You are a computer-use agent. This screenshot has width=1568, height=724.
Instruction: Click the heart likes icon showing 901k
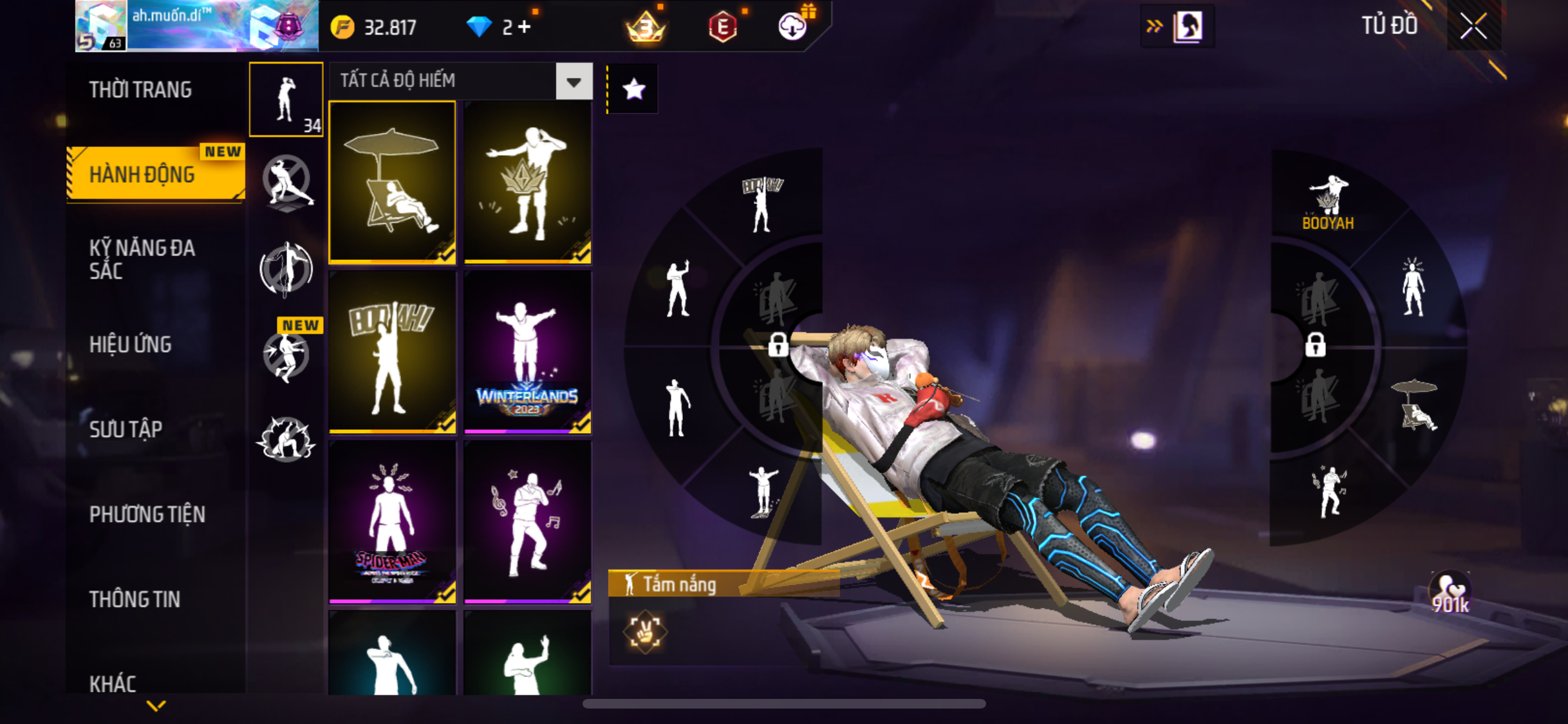click(x=1450, y=592)
